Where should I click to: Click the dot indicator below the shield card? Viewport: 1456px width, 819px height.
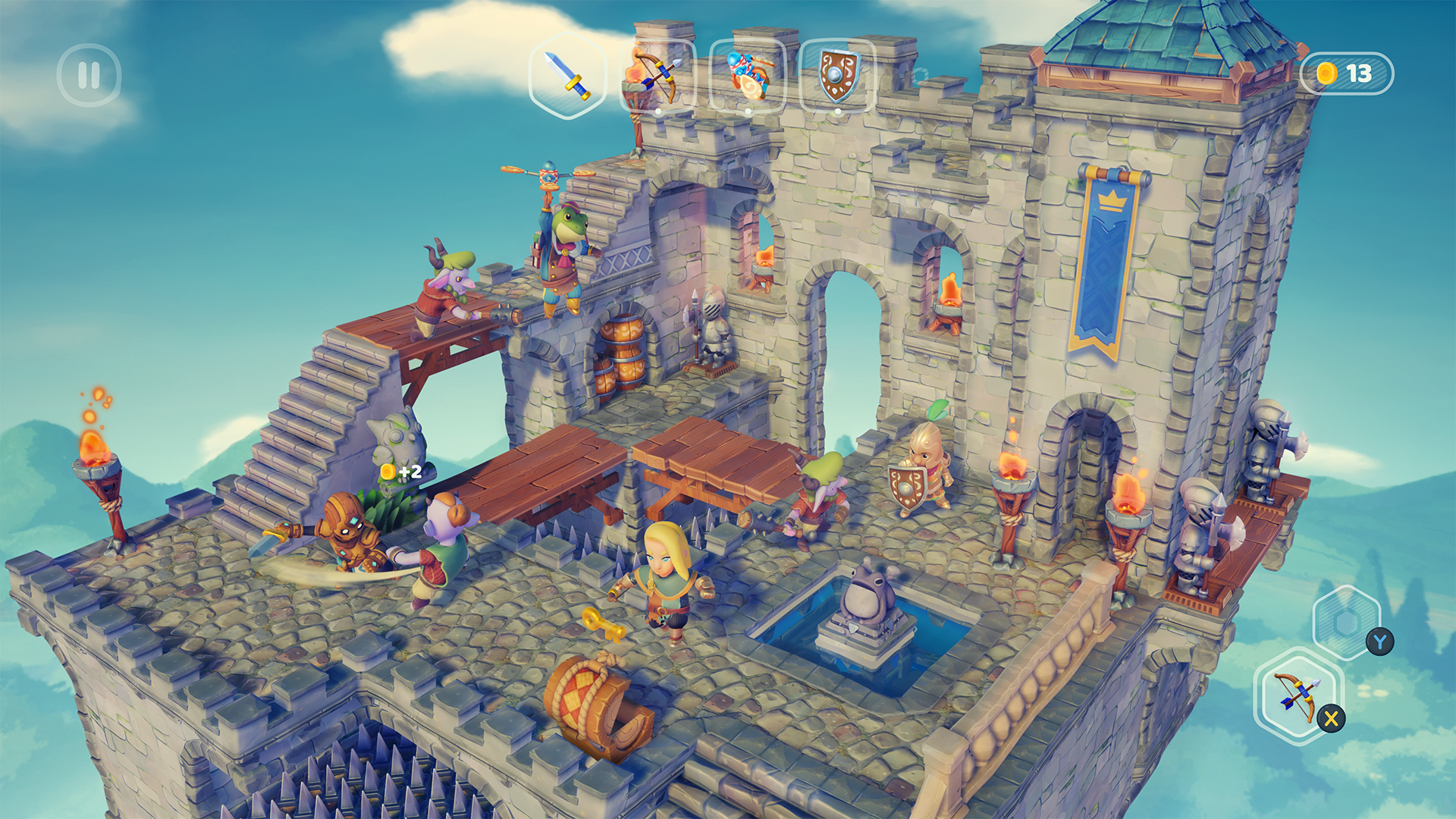[837, 111]
